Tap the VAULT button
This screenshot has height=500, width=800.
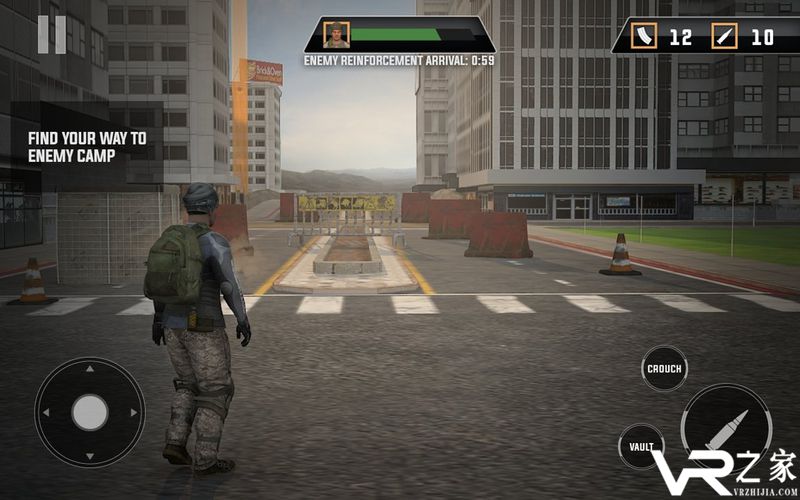tap(641, 447)
